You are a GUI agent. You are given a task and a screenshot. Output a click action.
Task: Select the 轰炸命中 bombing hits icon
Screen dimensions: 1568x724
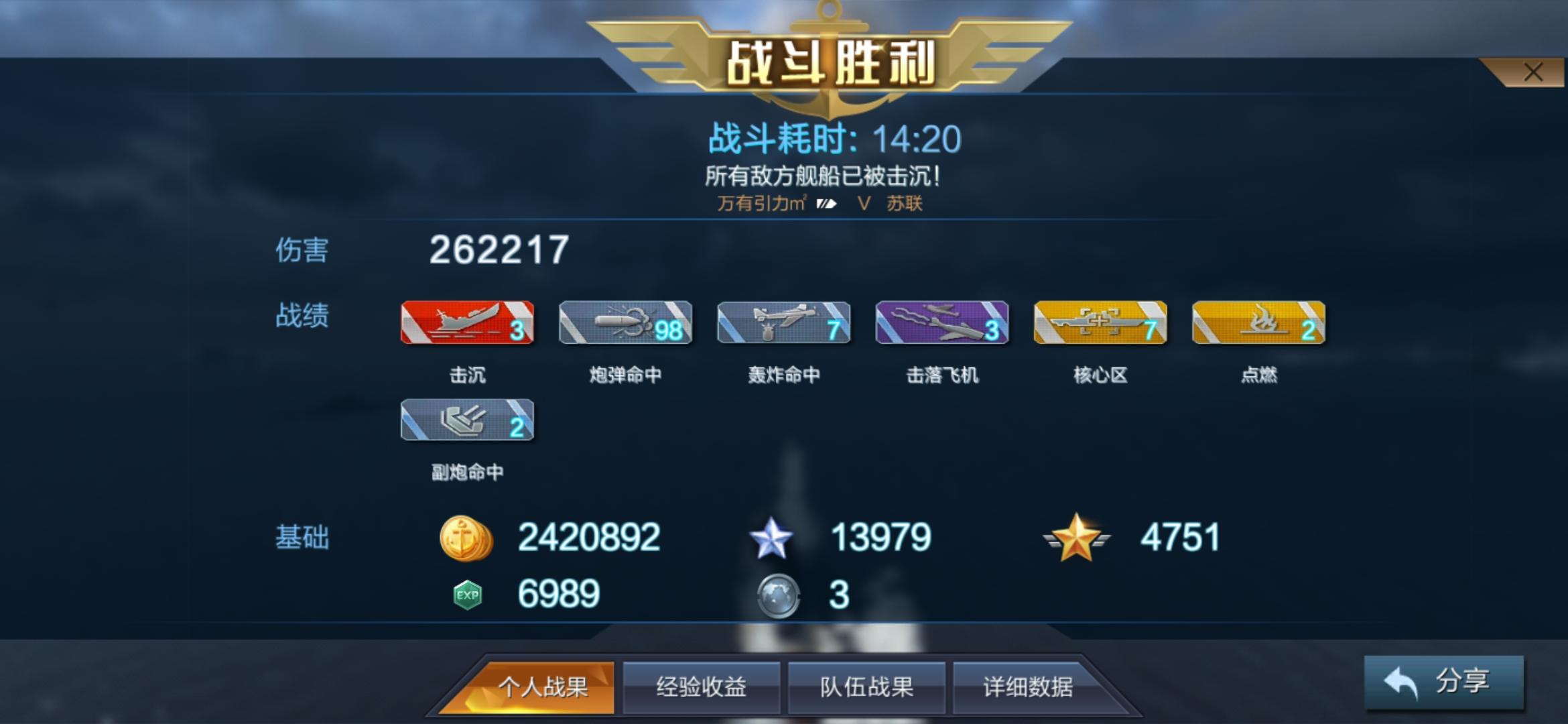784,324
